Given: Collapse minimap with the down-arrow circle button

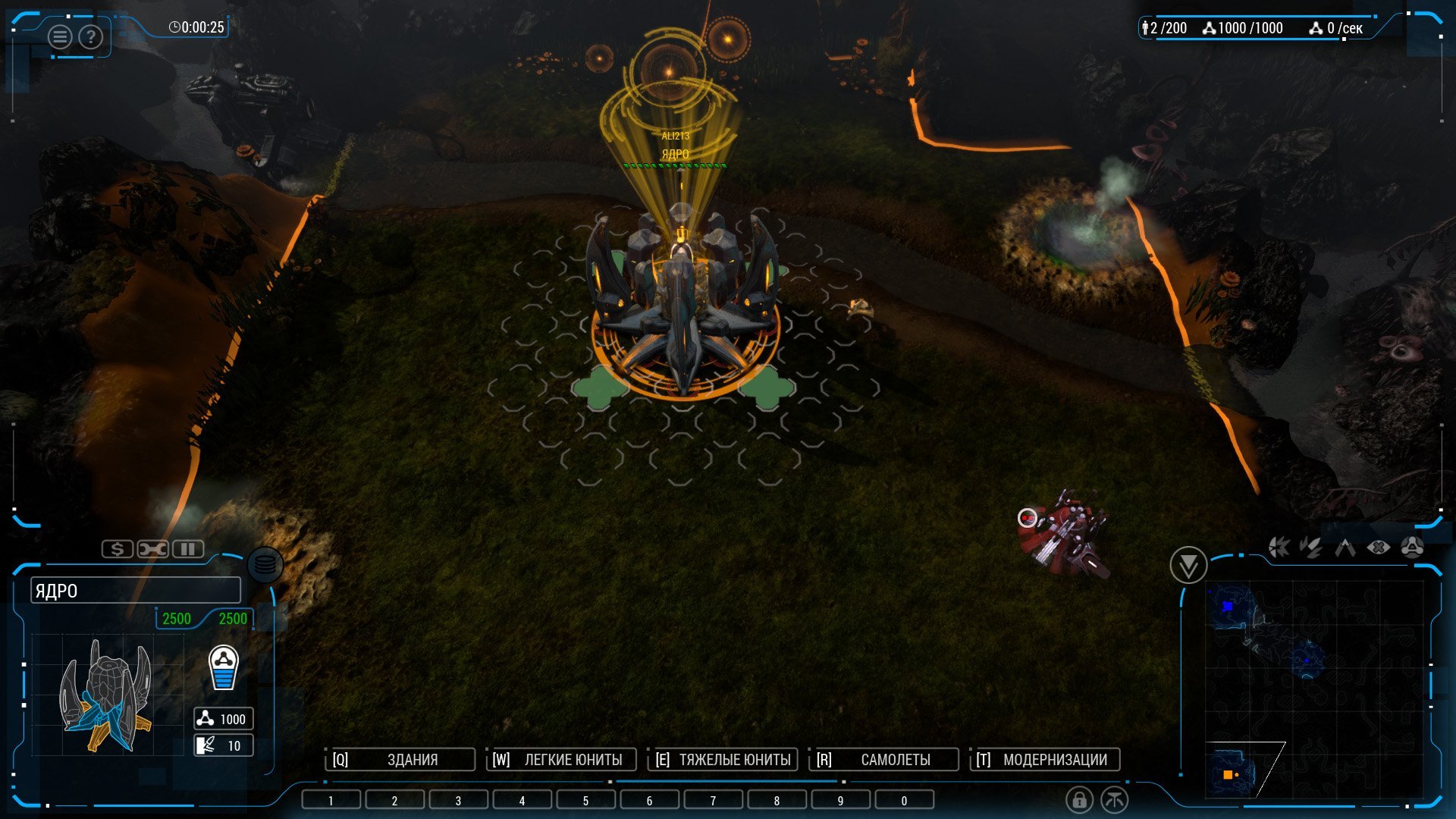Looking at the screenshot, I should pyautogui.click(x=1188, y=565).
